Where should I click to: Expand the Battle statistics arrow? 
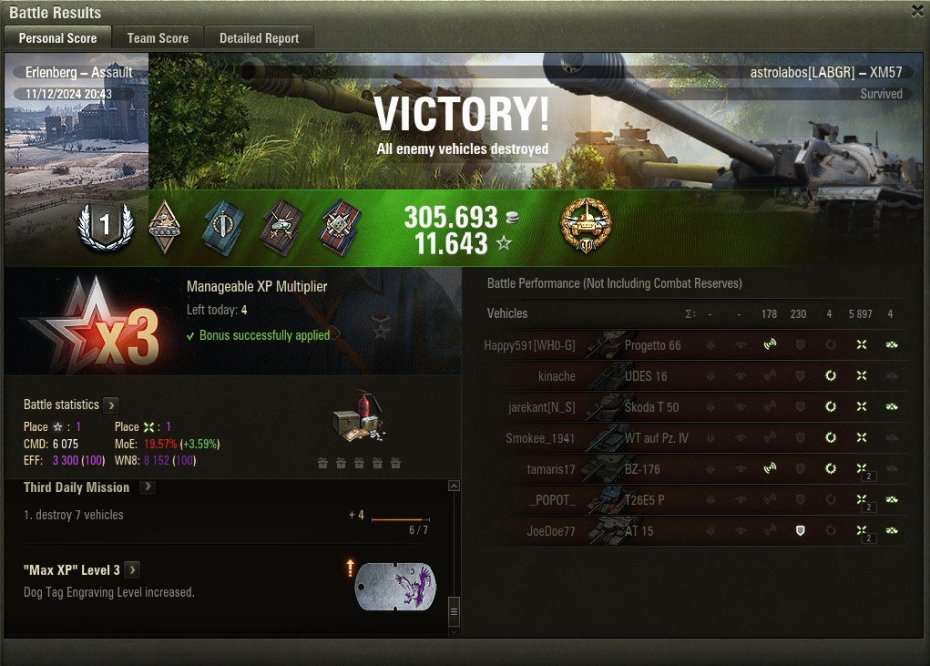111,405
